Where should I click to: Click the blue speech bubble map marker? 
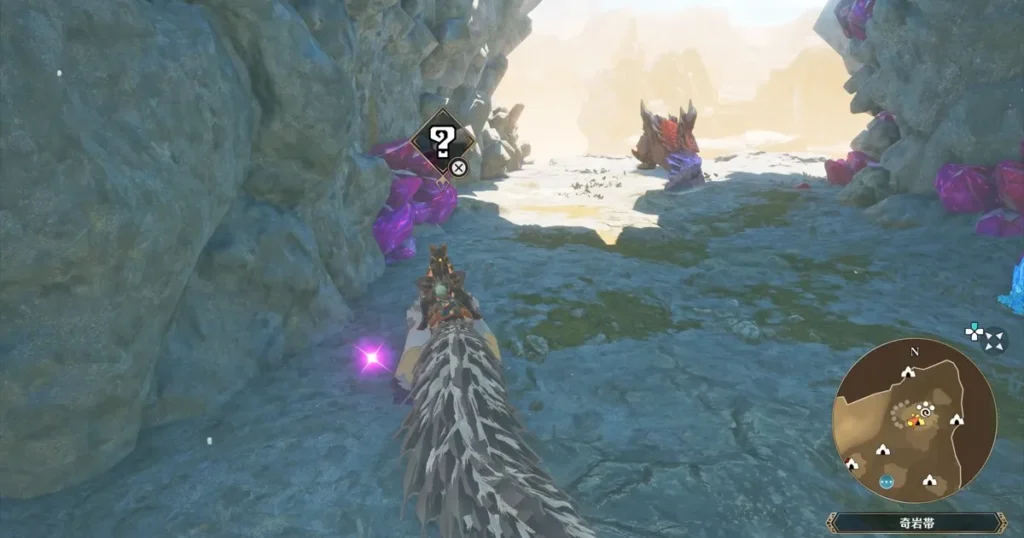pos(887,481)
